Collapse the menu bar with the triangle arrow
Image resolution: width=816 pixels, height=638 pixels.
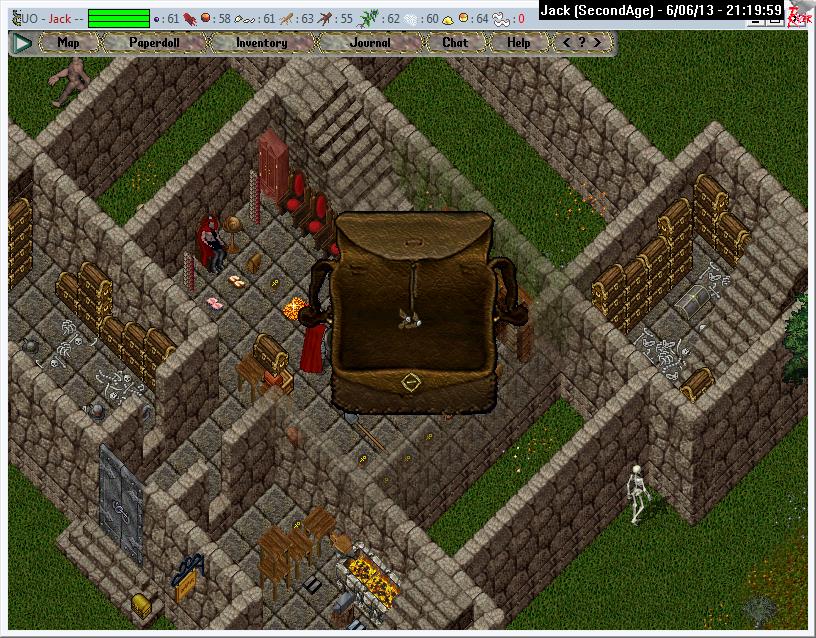pyautogui.click(x=22, y=43)
